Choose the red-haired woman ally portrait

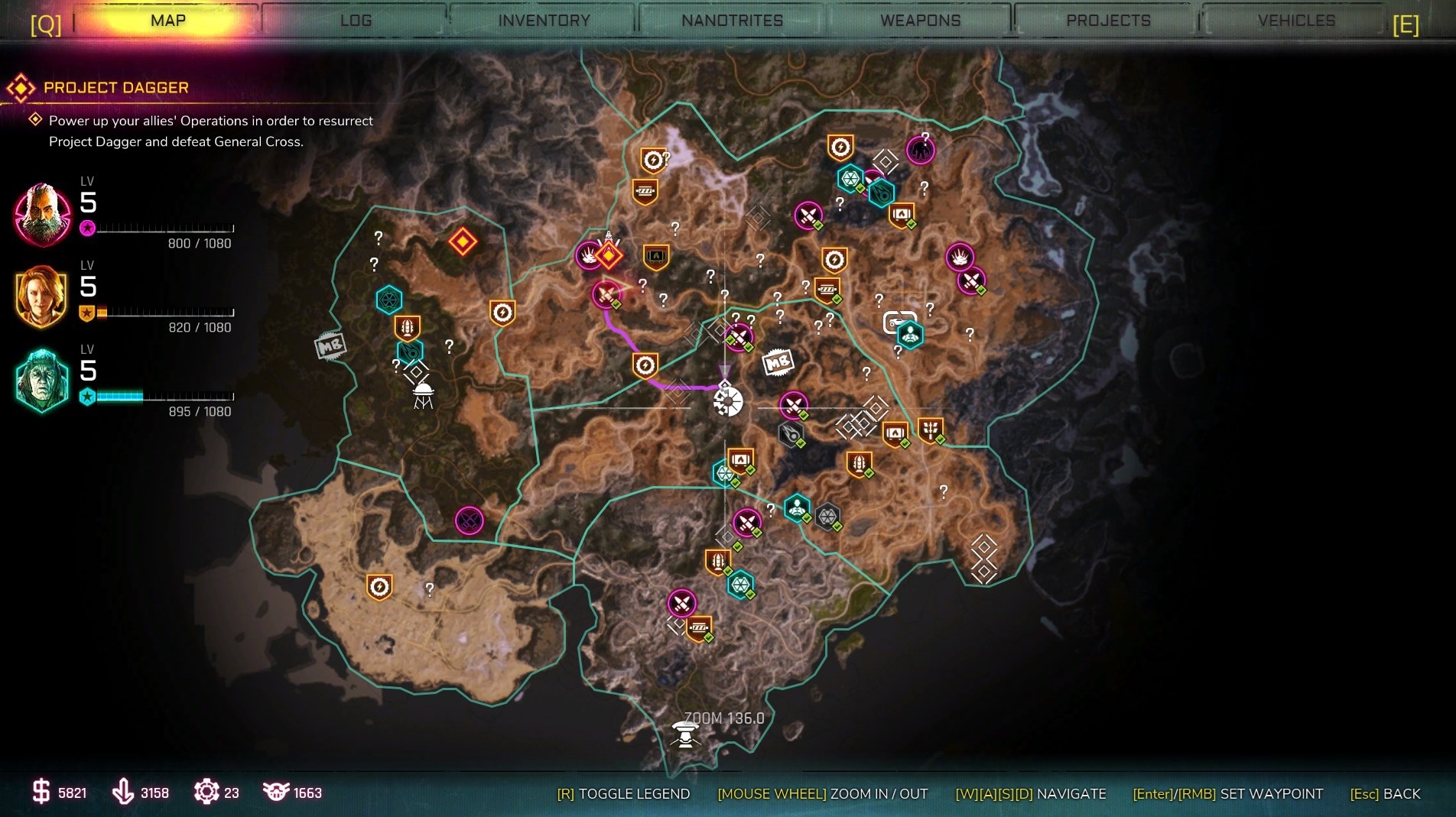(42, 296)
